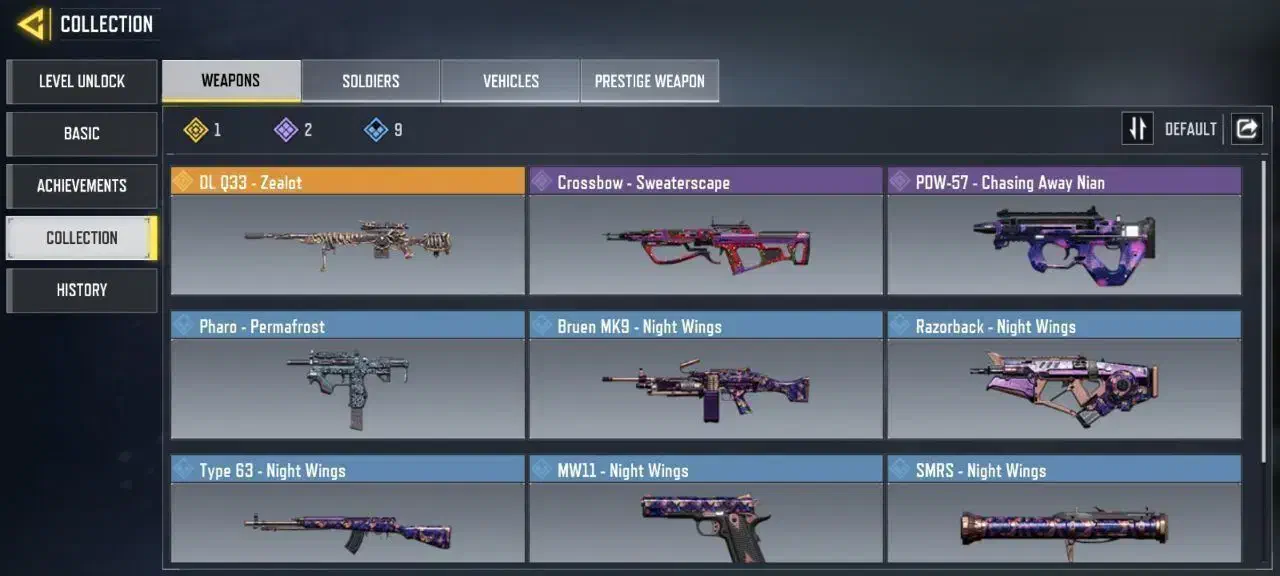Screen dimensions: 1280x576
Task: Filter by purple epic rarity icon
Action: tap(287, 129)
